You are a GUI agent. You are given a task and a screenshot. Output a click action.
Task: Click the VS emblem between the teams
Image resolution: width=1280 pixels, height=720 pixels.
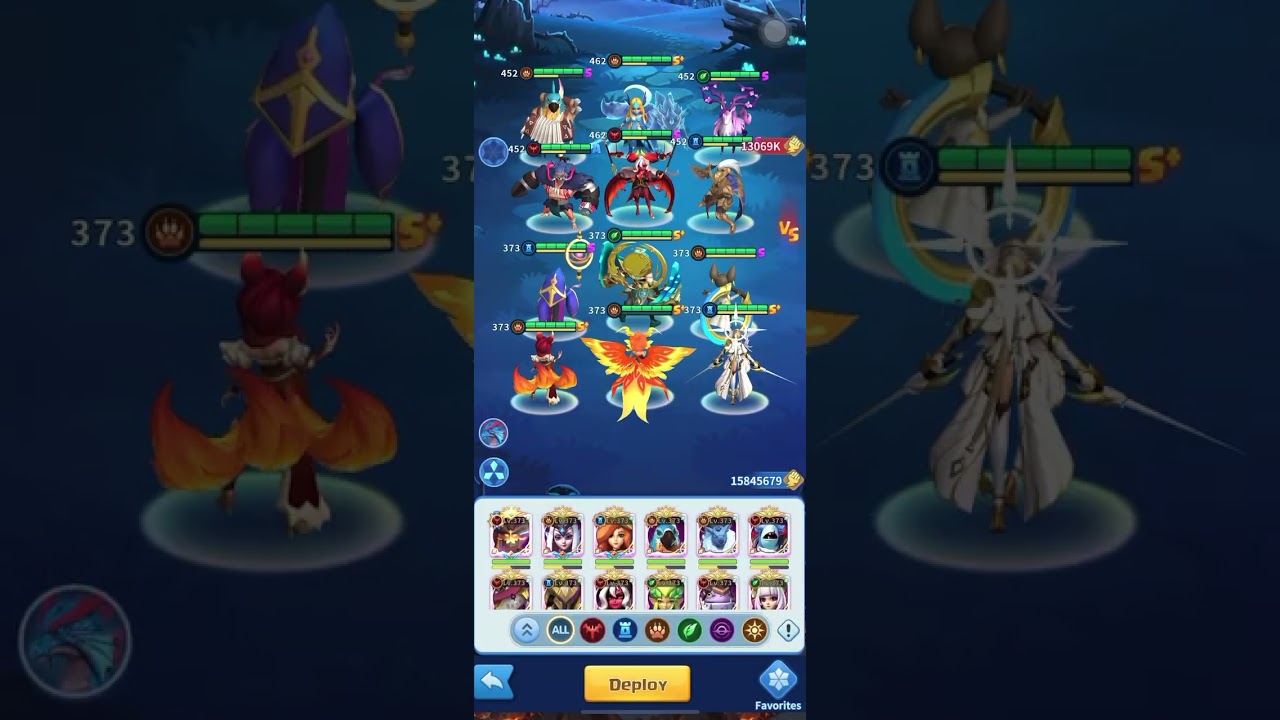[790, 232]
